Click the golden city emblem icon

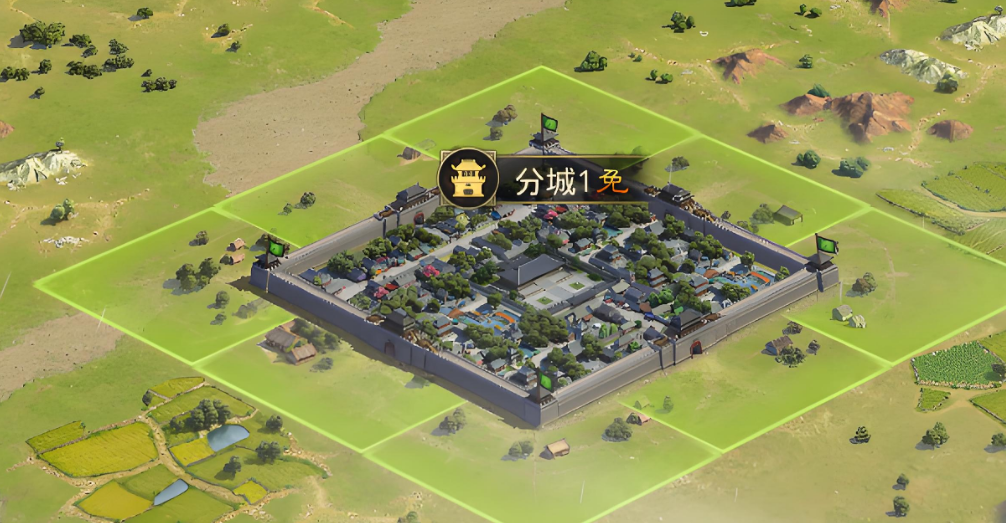(468, 178)
